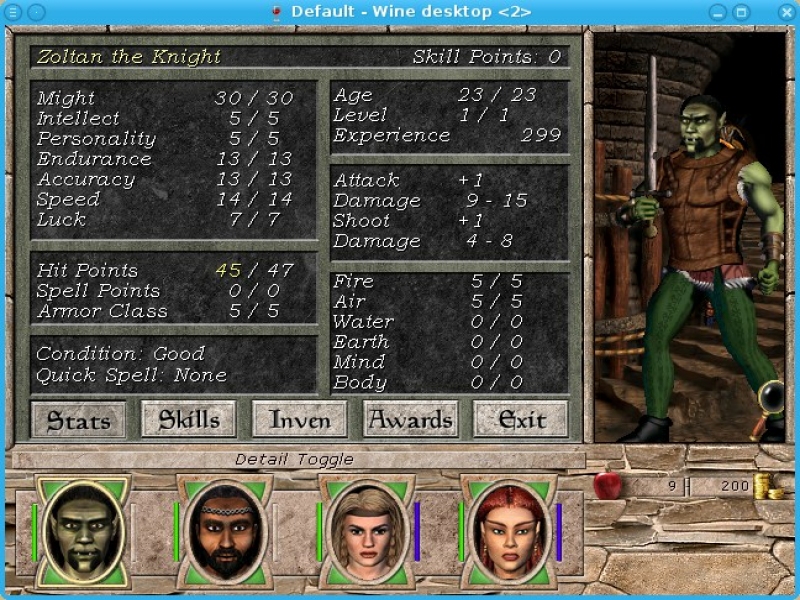Show the Inven tab

[x=299, y=420]
